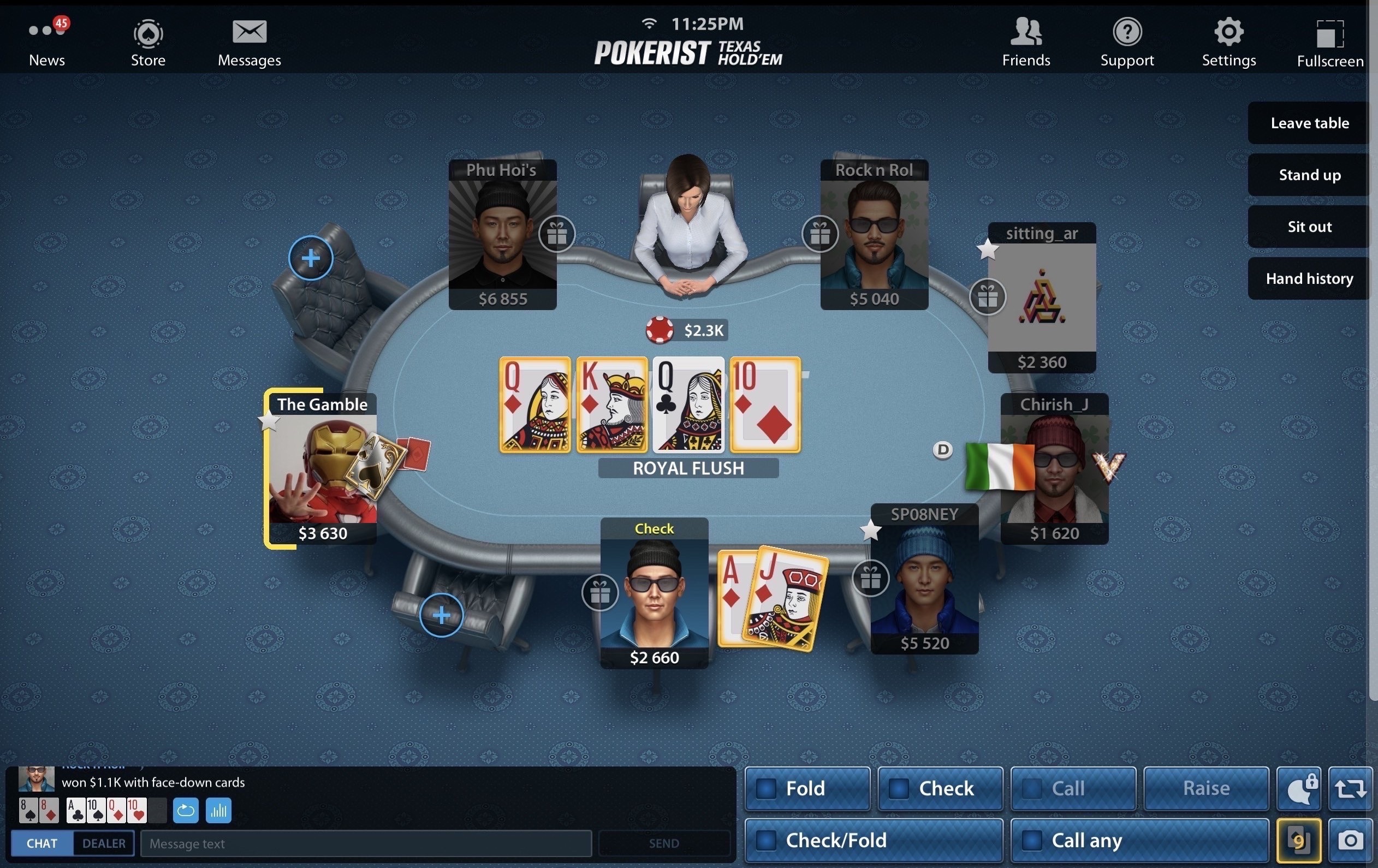Screen dimensions: 1378x868
Task: Tick the Fold pre-action checkbox
Action: click(767, 788)
